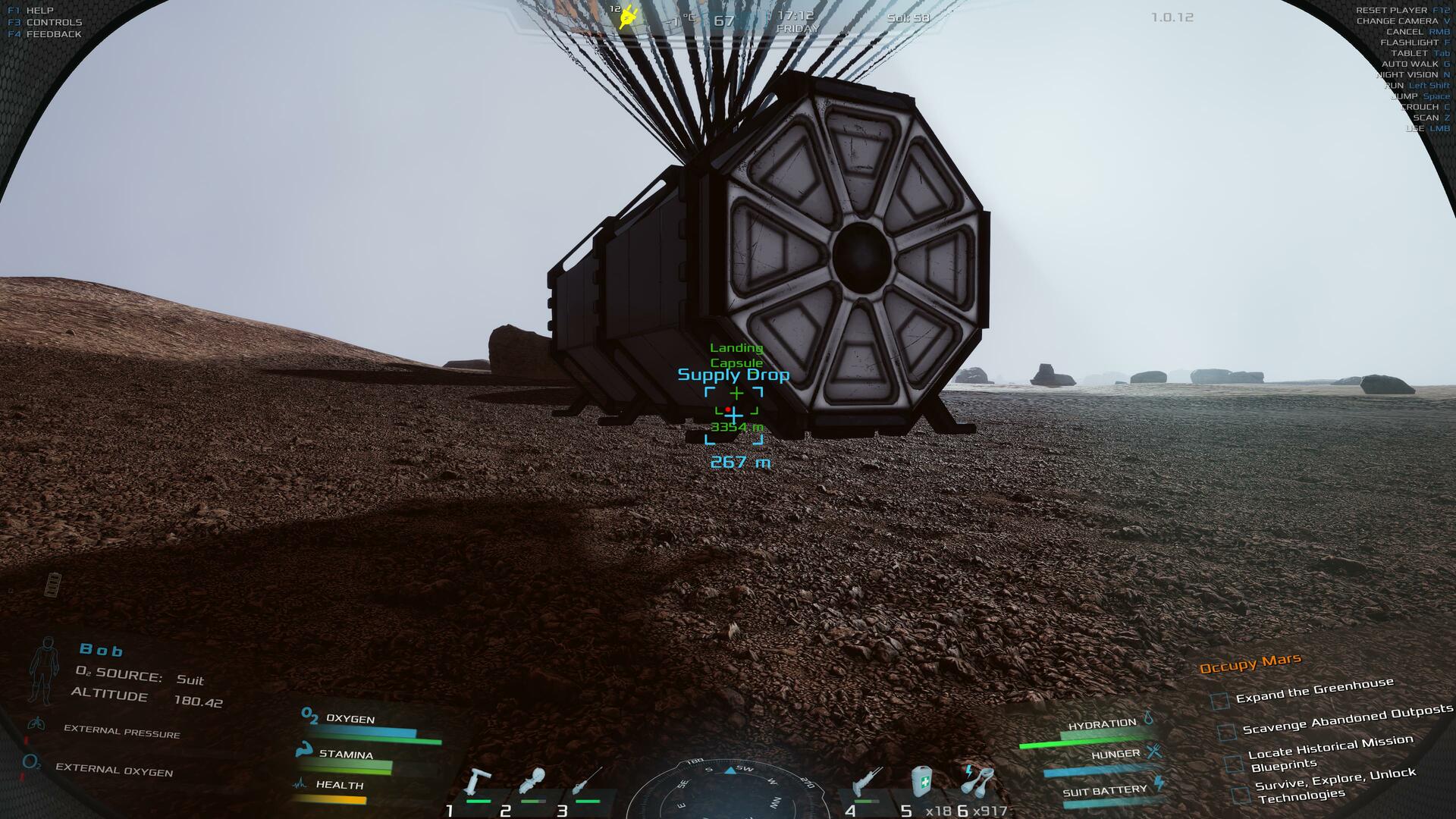This screenshot has width=1456, height=819.
Task: Click the Scavenge Abandoned Outposts objective
Action: pyautogui.click(x=1347, y=721)
